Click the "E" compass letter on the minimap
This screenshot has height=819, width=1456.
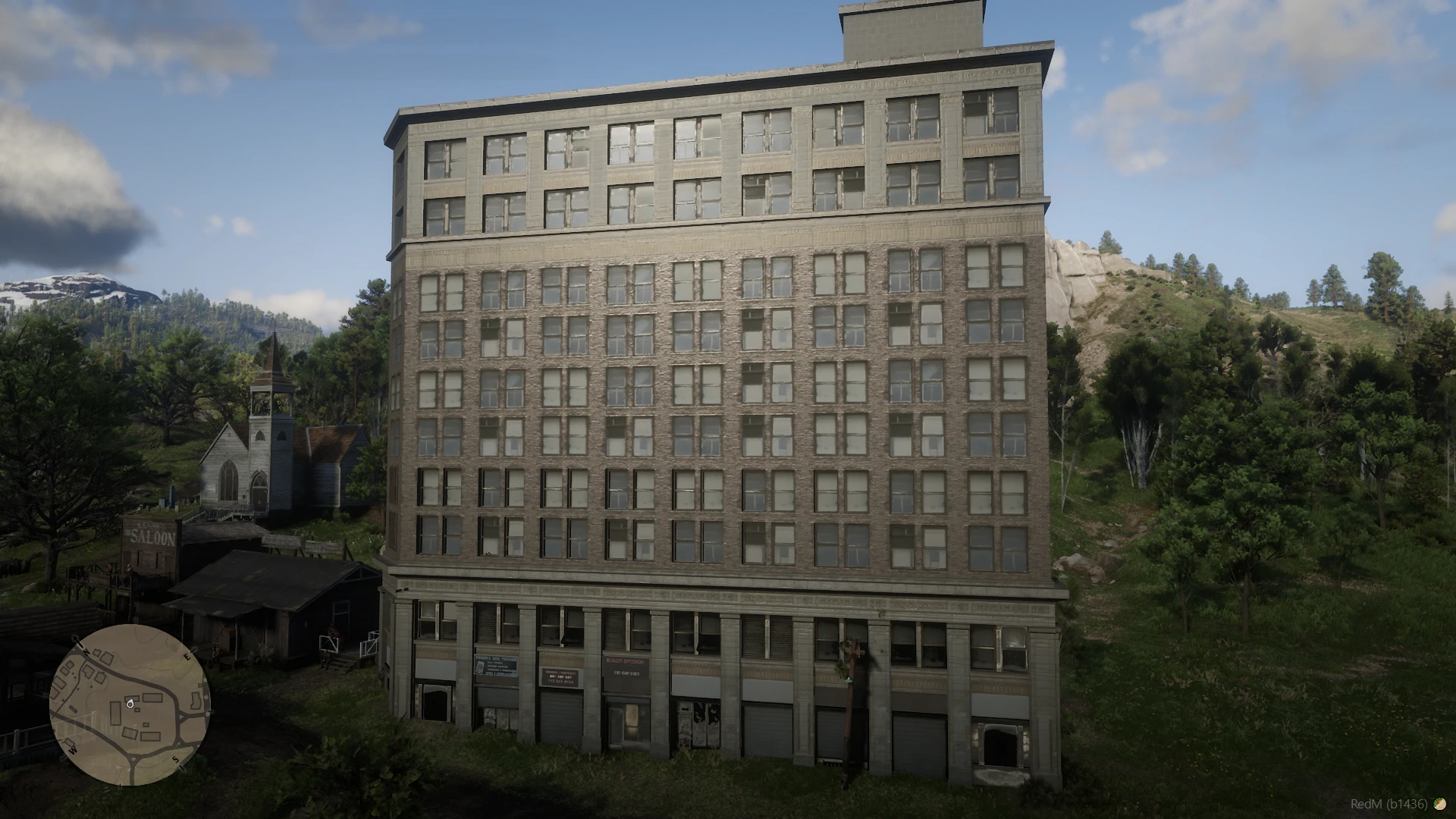point(187,657)
